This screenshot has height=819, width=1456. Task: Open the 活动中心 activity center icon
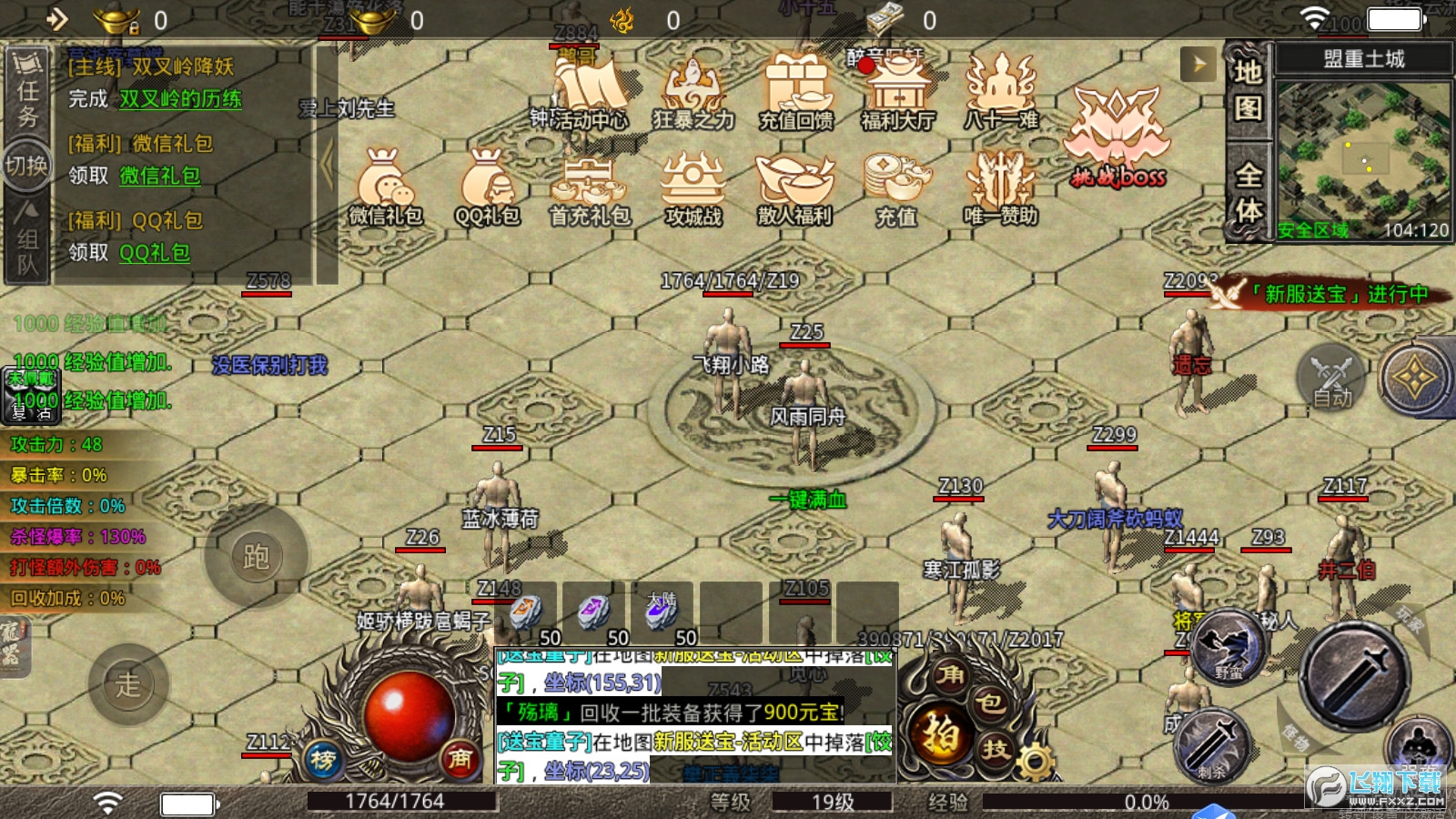tap(588, 93)
